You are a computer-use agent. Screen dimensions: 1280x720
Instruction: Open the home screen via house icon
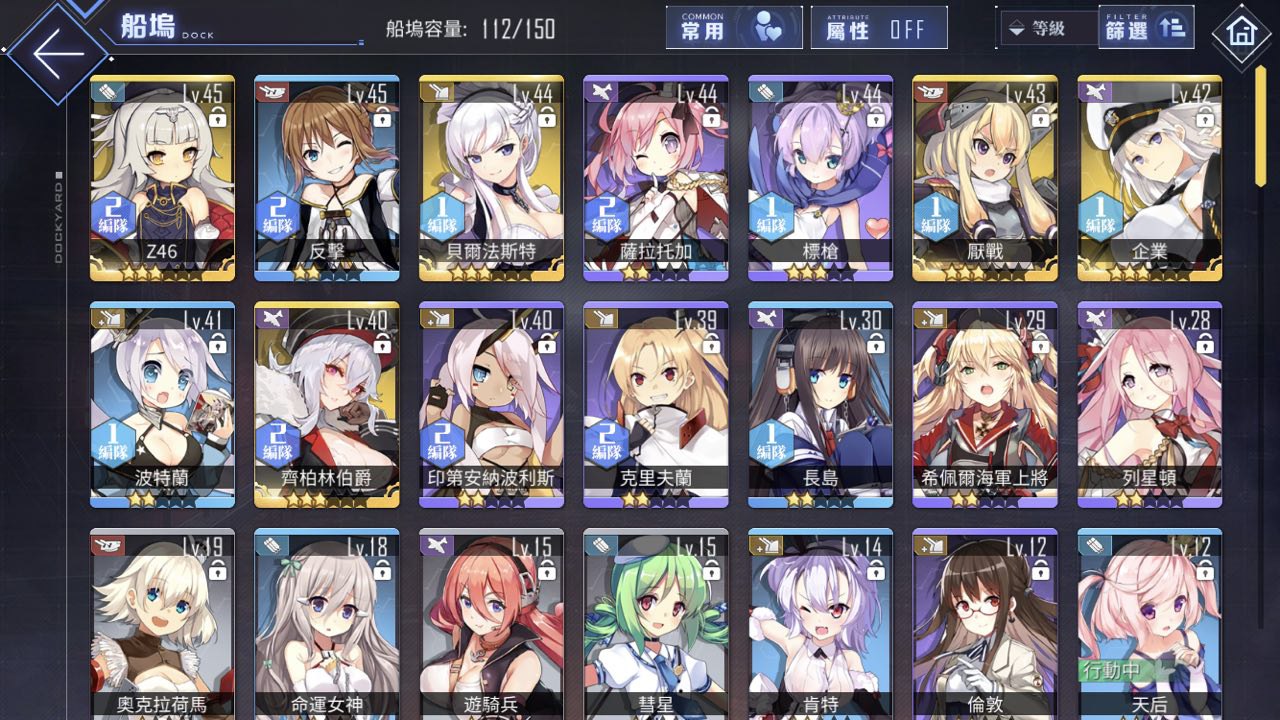1241,33
